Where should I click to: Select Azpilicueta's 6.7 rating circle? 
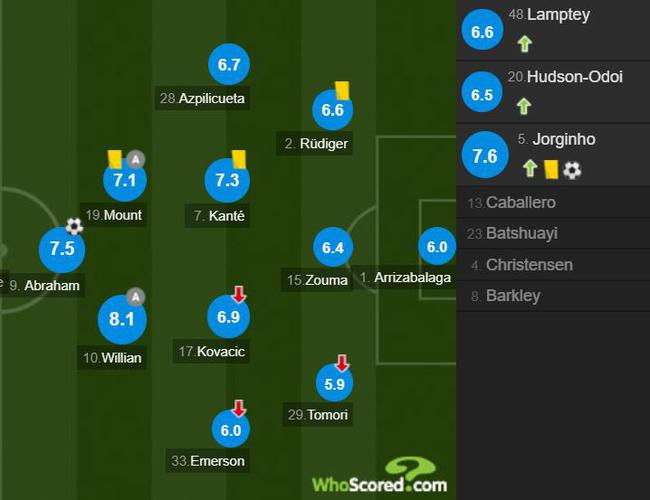pos(229,65)
